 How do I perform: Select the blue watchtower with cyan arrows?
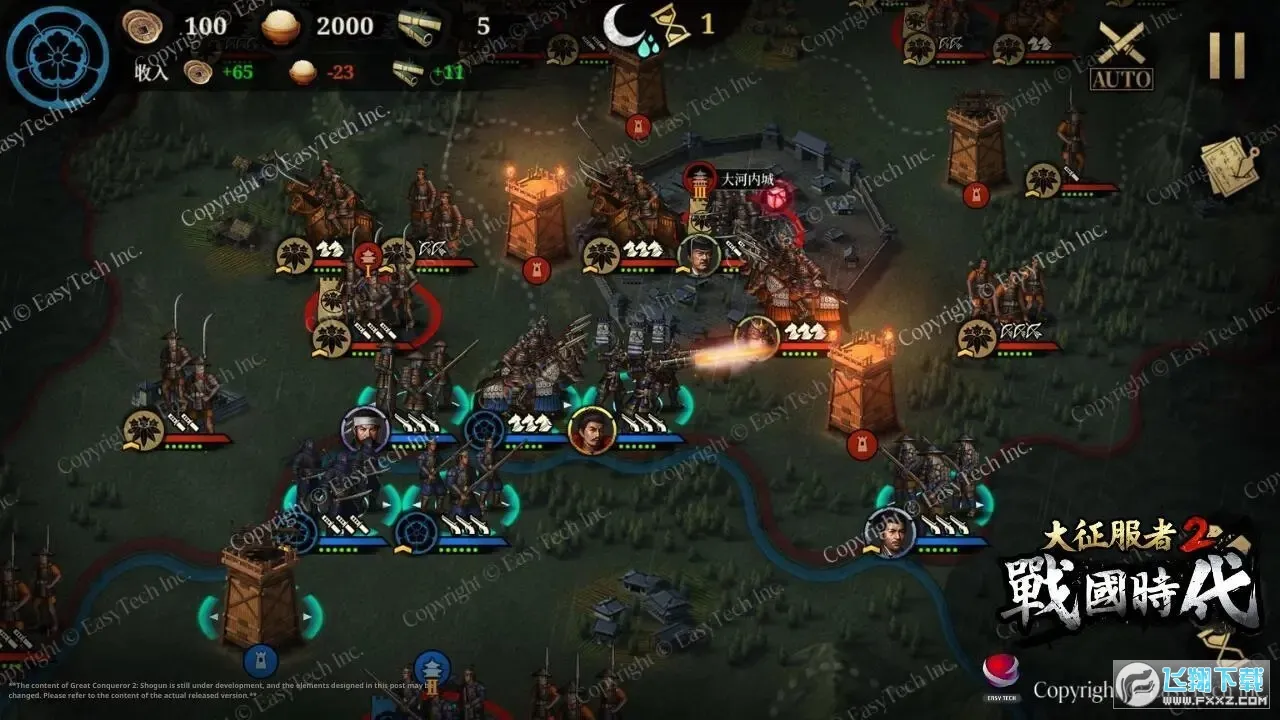260,598
